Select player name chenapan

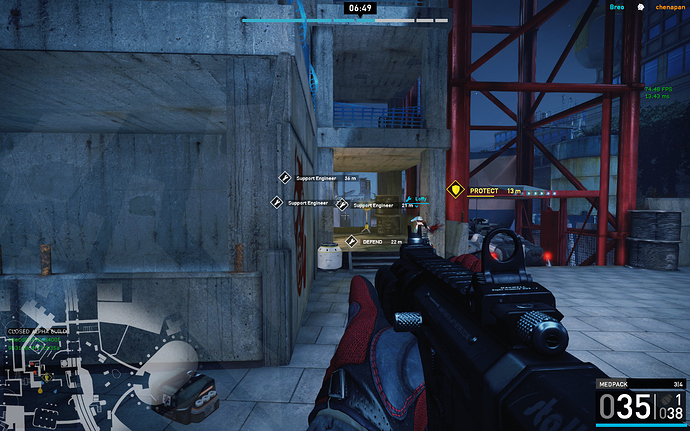click(671, 7)
